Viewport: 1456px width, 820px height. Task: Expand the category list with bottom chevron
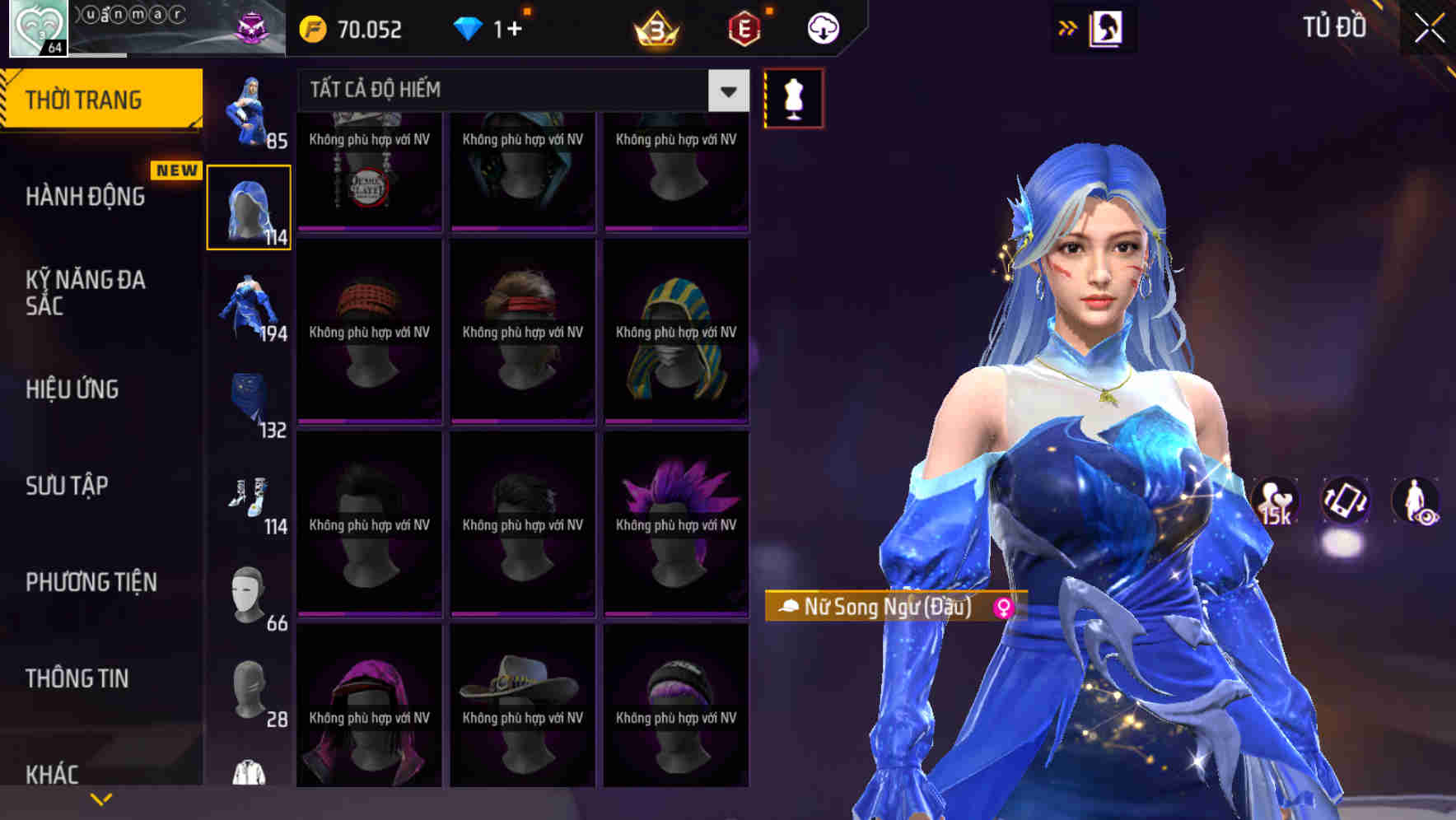tap(101, 798)
